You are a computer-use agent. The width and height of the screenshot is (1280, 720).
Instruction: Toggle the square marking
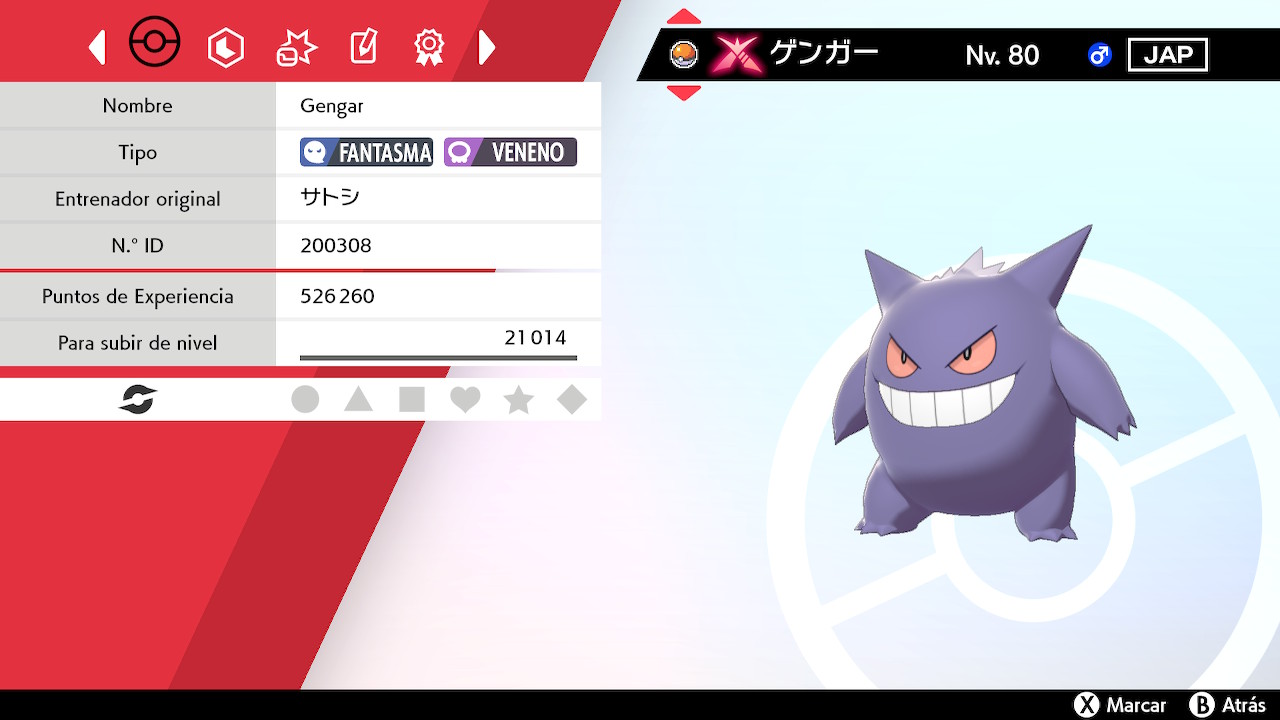[x=412, y=400]
